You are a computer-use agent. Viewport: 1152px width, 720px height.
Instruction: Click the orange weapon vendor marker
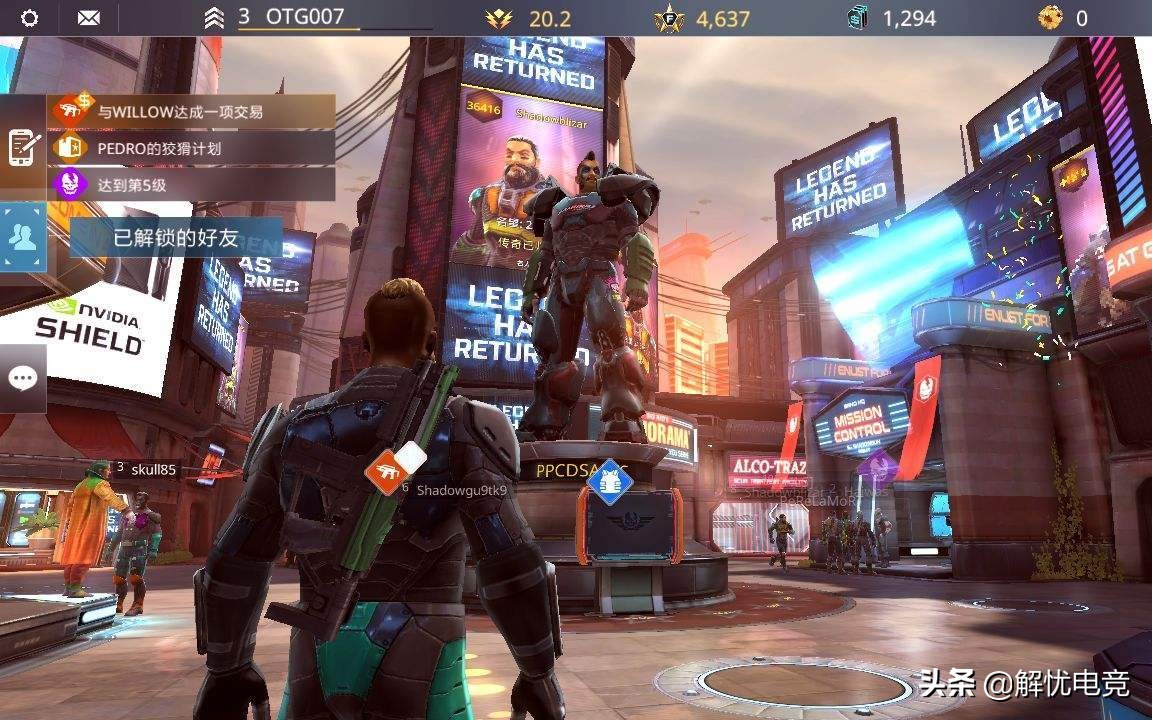pos(386,471)
